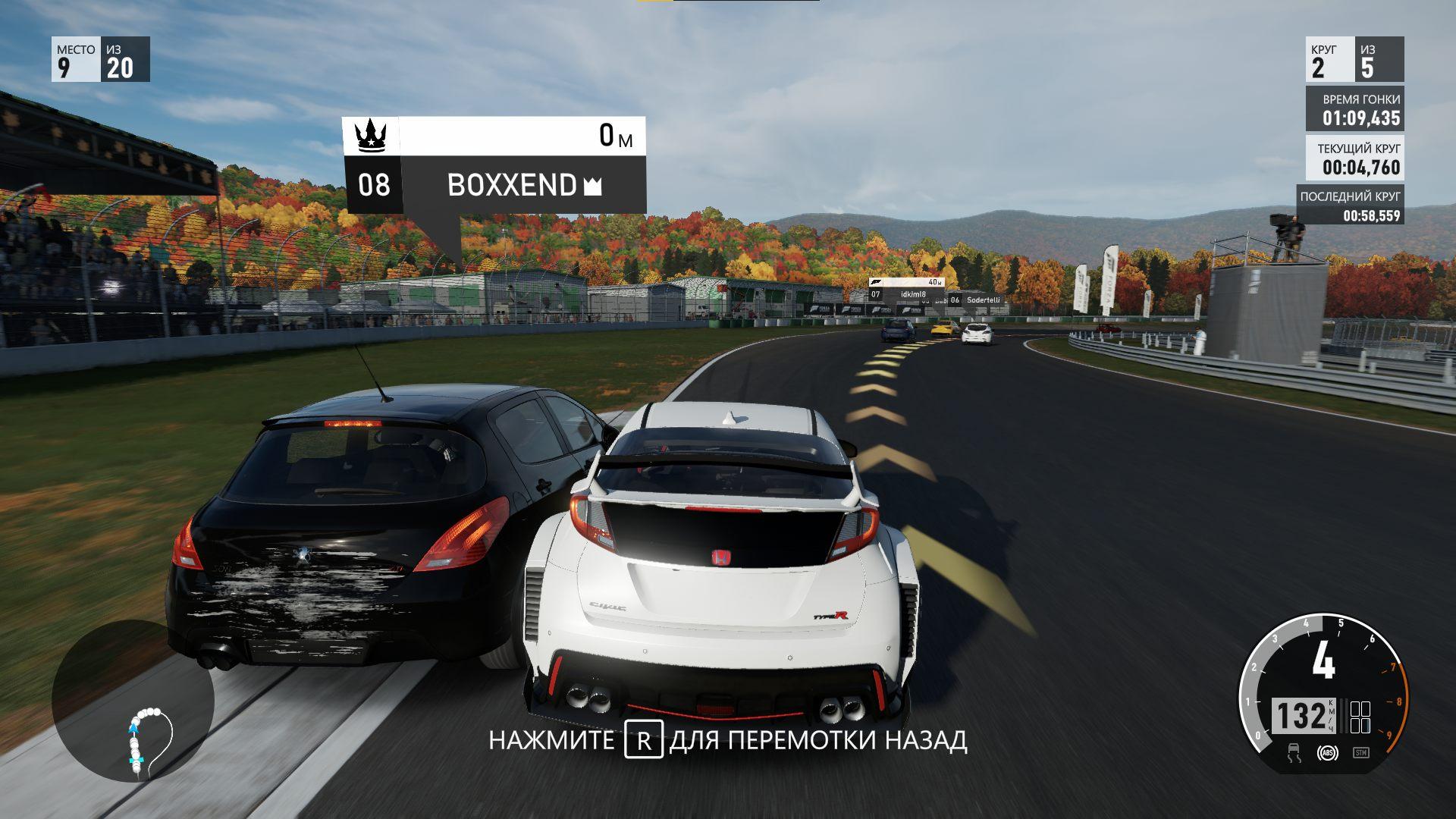This screenshot has height=819, width=1456.
Task: Open the circular track minimap
Action: [133, 701]
